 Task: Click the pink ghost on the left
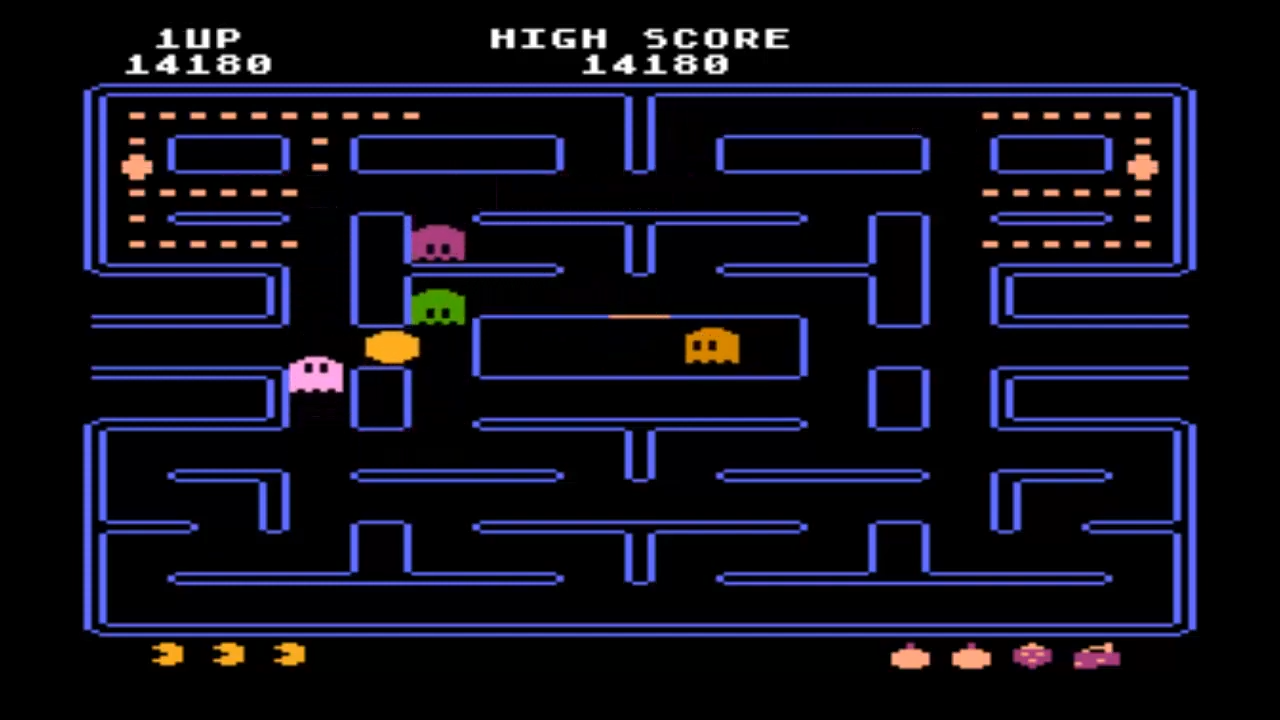pyautogui.click(x=315, y=375)
